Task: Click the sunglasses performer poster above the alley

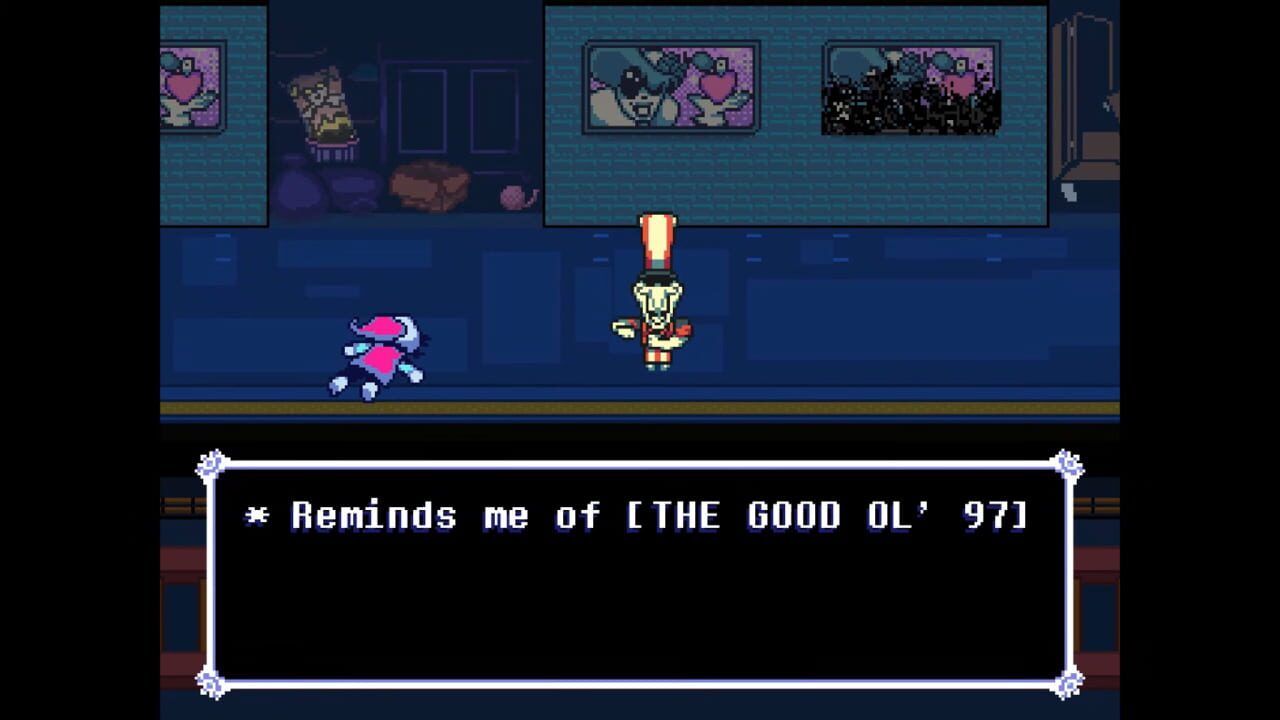Action: [670, 85]
